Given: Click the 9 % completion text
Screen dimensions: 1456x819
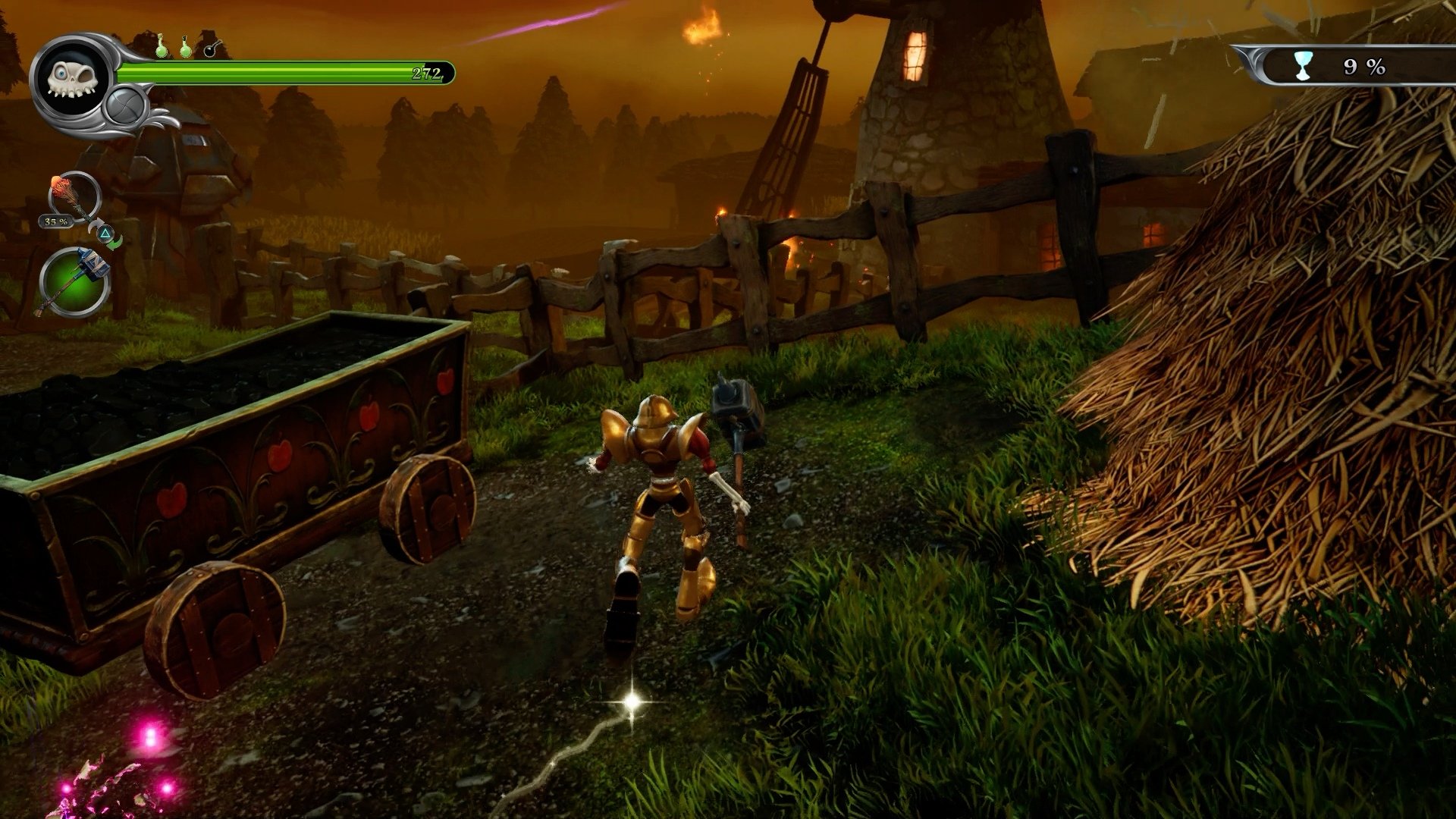Looking at the screenshot, I should click(1363, 67).
